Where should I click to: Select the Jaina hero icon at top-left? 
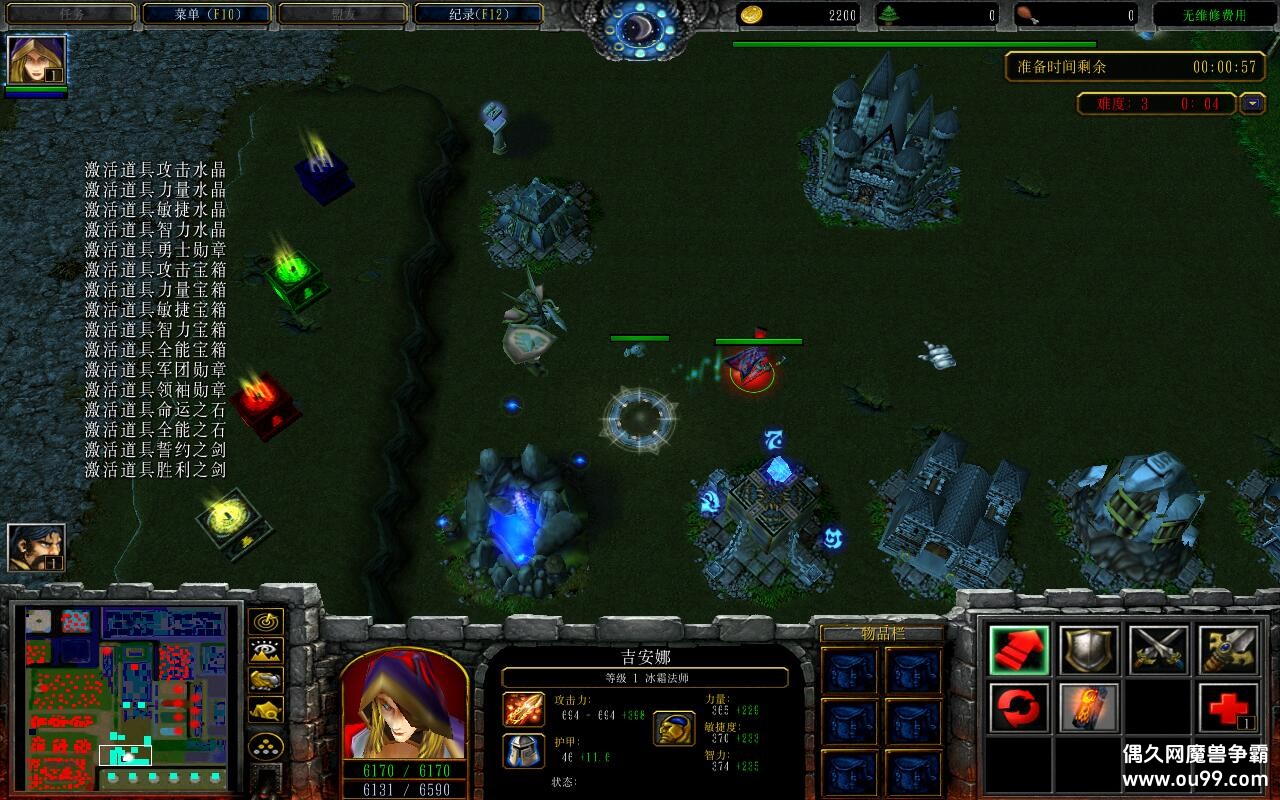coord(37,61)
